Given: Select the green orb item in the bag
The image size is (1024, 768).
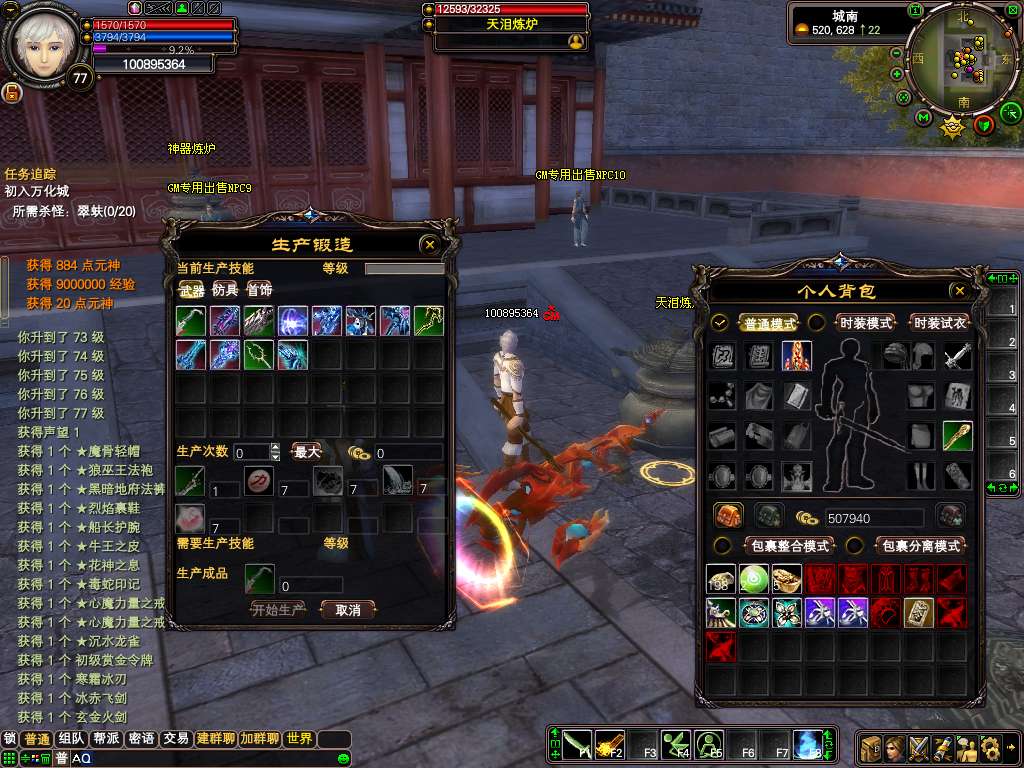Looking at the screenshot, I should 754,579.
